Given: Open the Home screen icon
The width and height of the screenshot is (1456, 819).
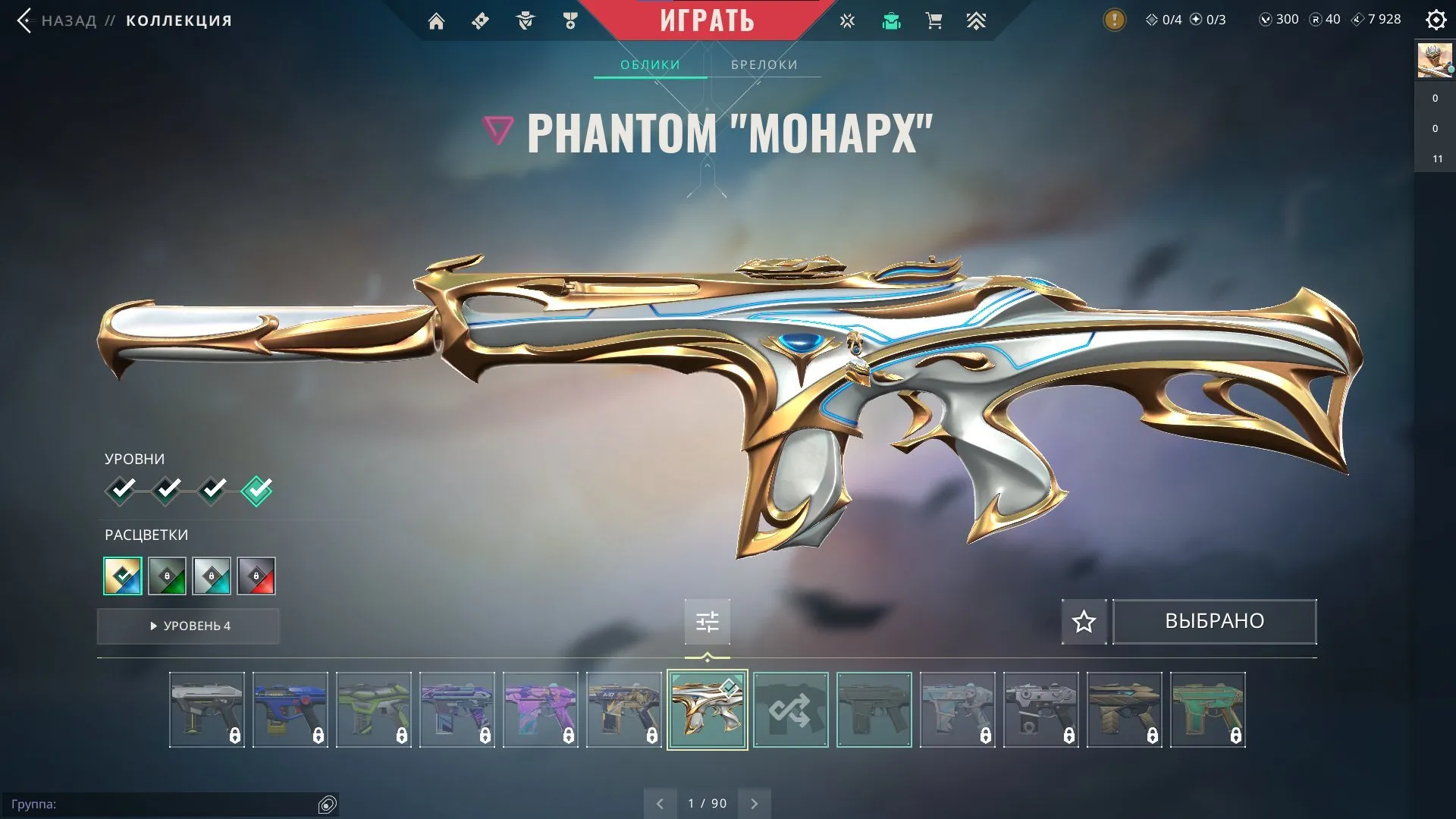Looking at the screenshot, I should (x=436, y=20).
